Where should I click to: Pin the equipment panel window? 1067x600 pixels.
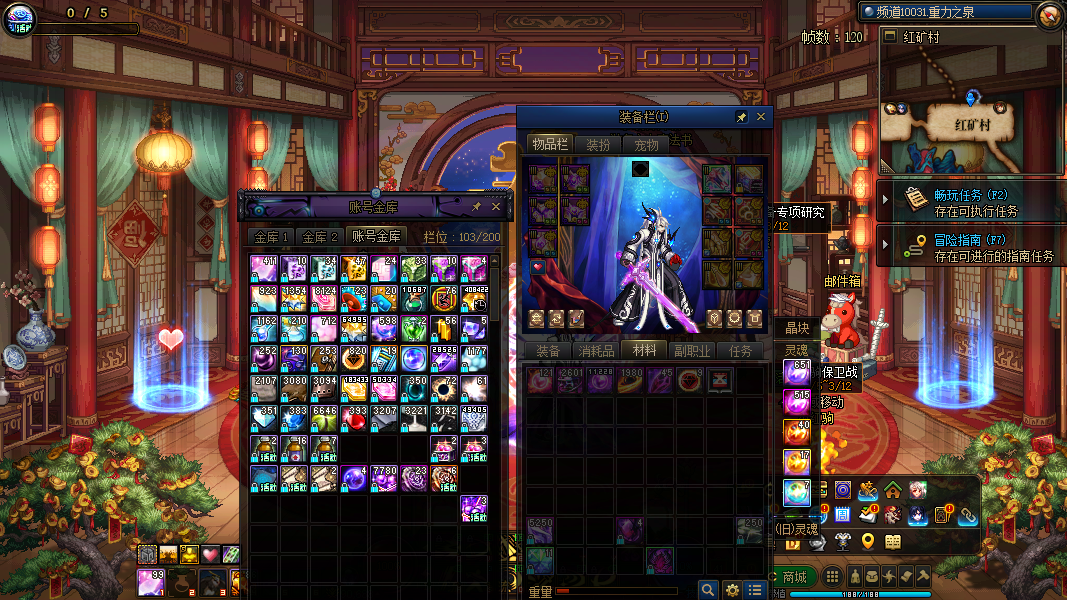click(x=742, y=117)
